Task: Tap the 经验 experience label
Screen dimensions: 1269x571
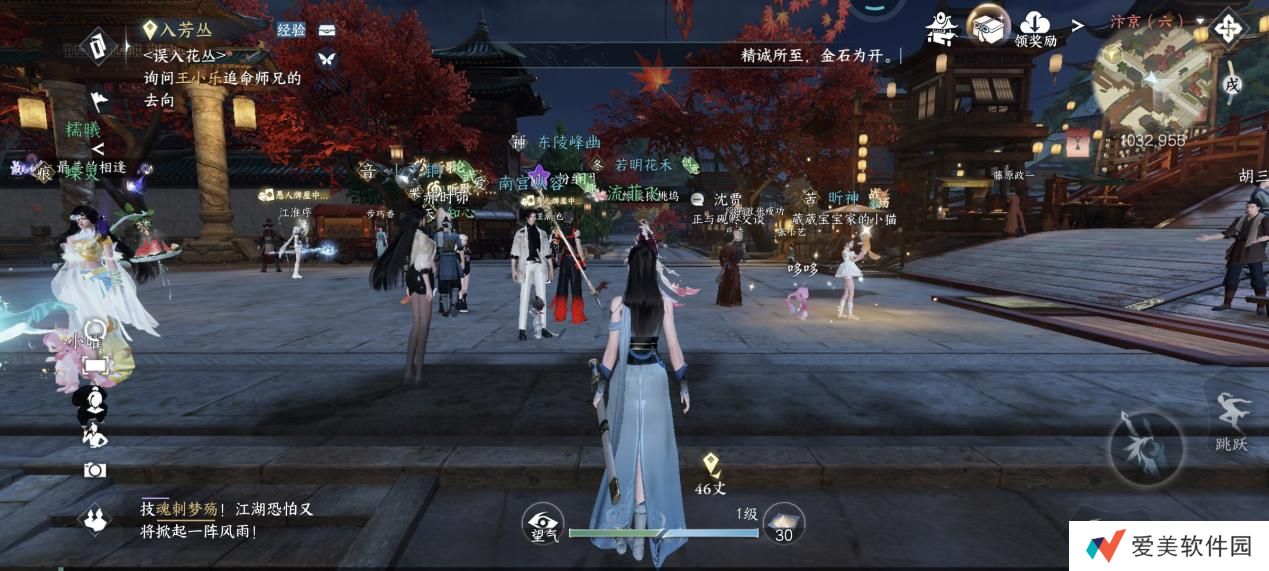Action: pos(291,30)
